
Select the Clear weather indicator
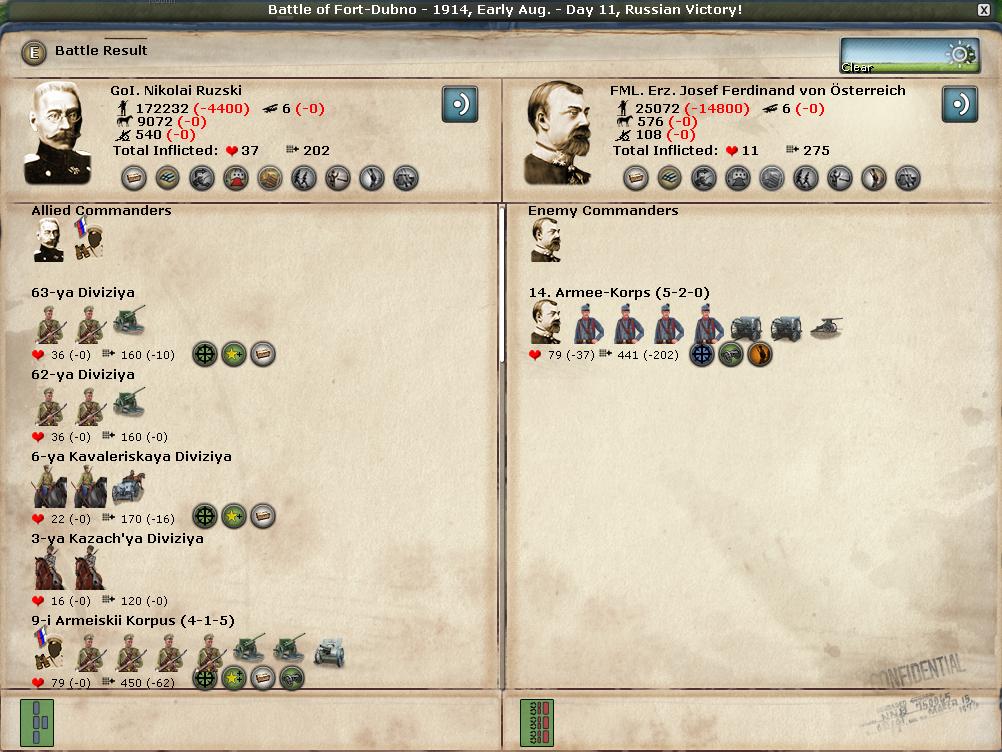[909, 56]
